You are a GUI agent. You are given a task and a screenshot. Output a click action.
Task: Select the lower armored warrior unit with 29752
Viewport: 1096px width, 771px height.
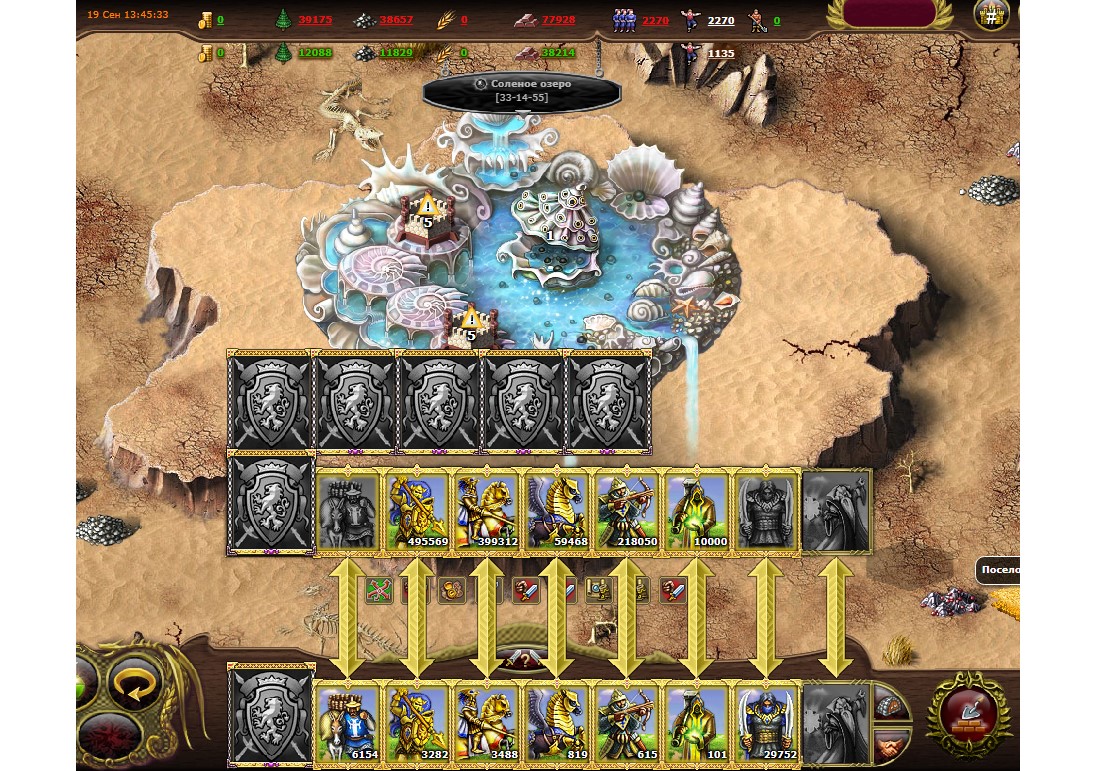click(x=766, y=724)
